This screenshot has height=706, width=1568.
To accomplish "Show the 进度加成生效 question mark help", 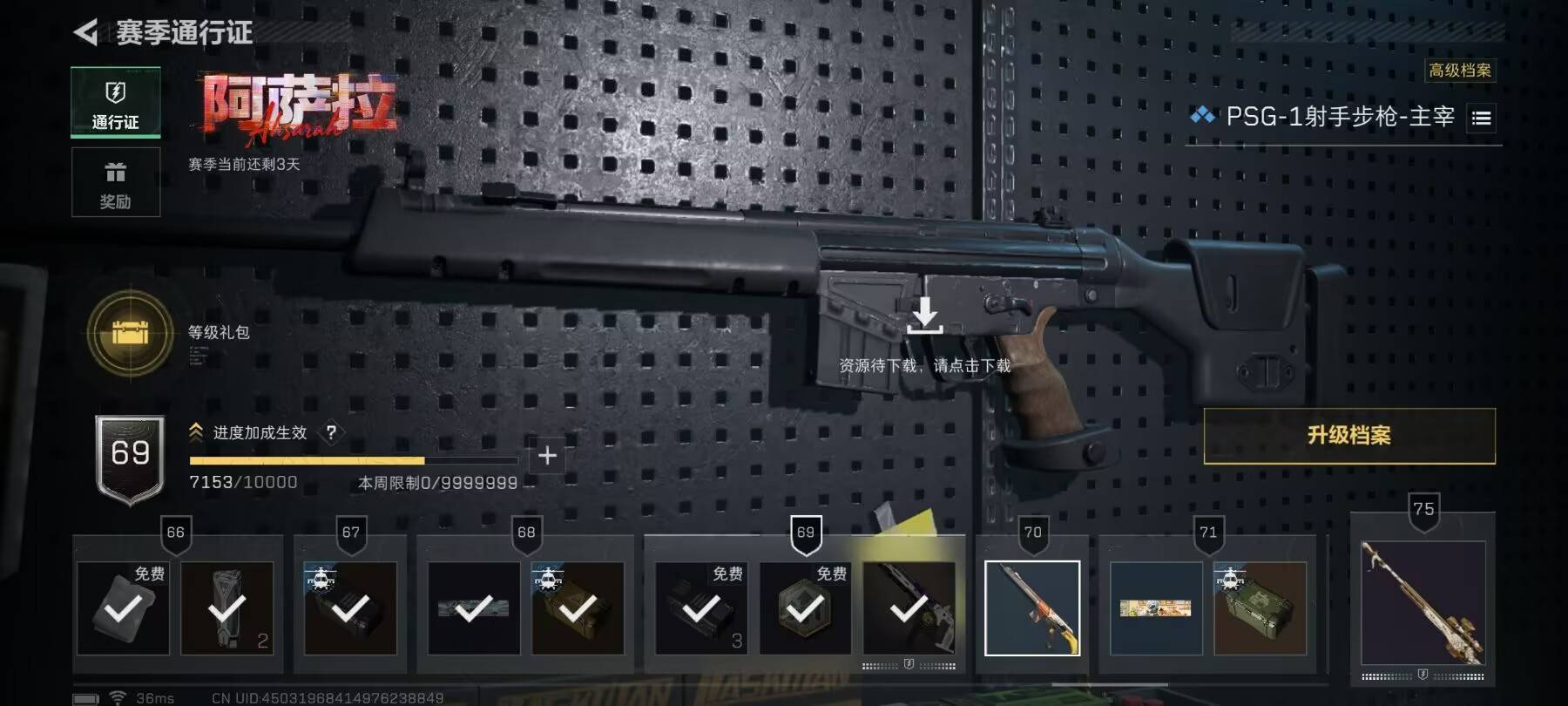I will click(331, 432).
